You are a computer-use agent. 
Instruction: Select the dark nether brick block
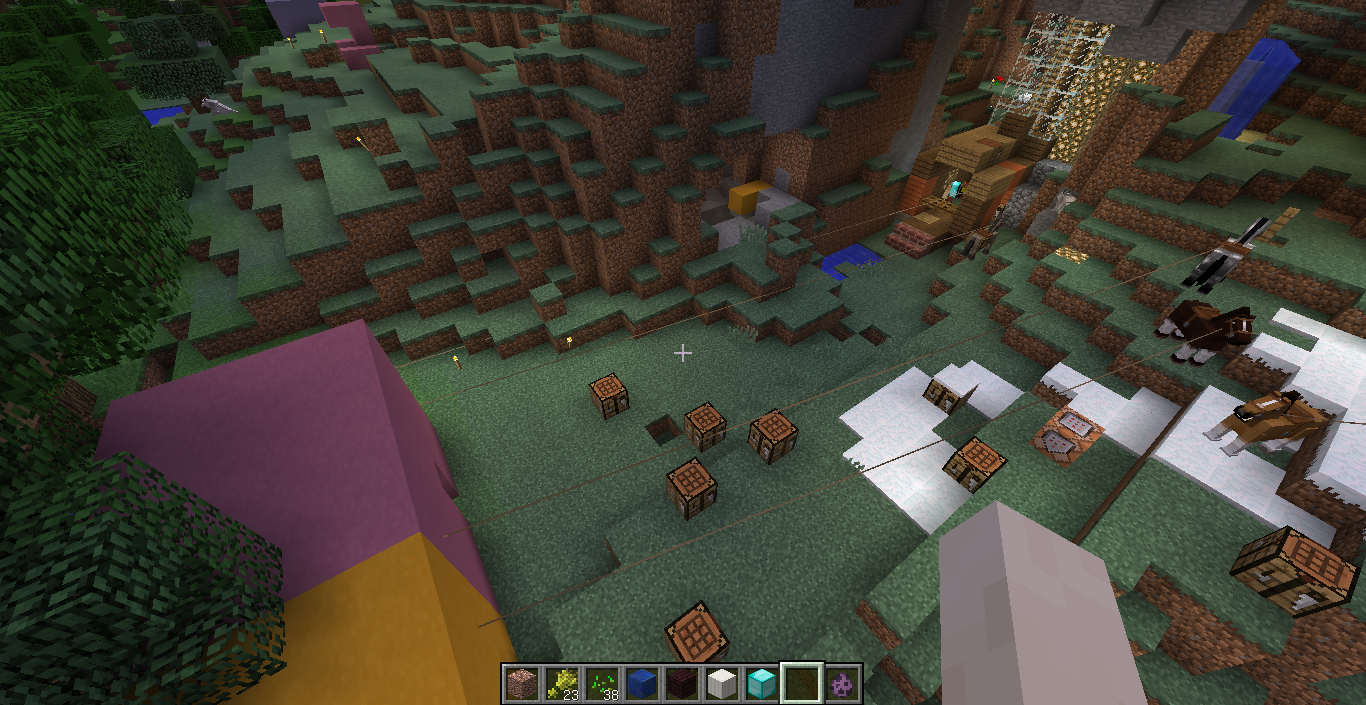click(x=681, y=684)
